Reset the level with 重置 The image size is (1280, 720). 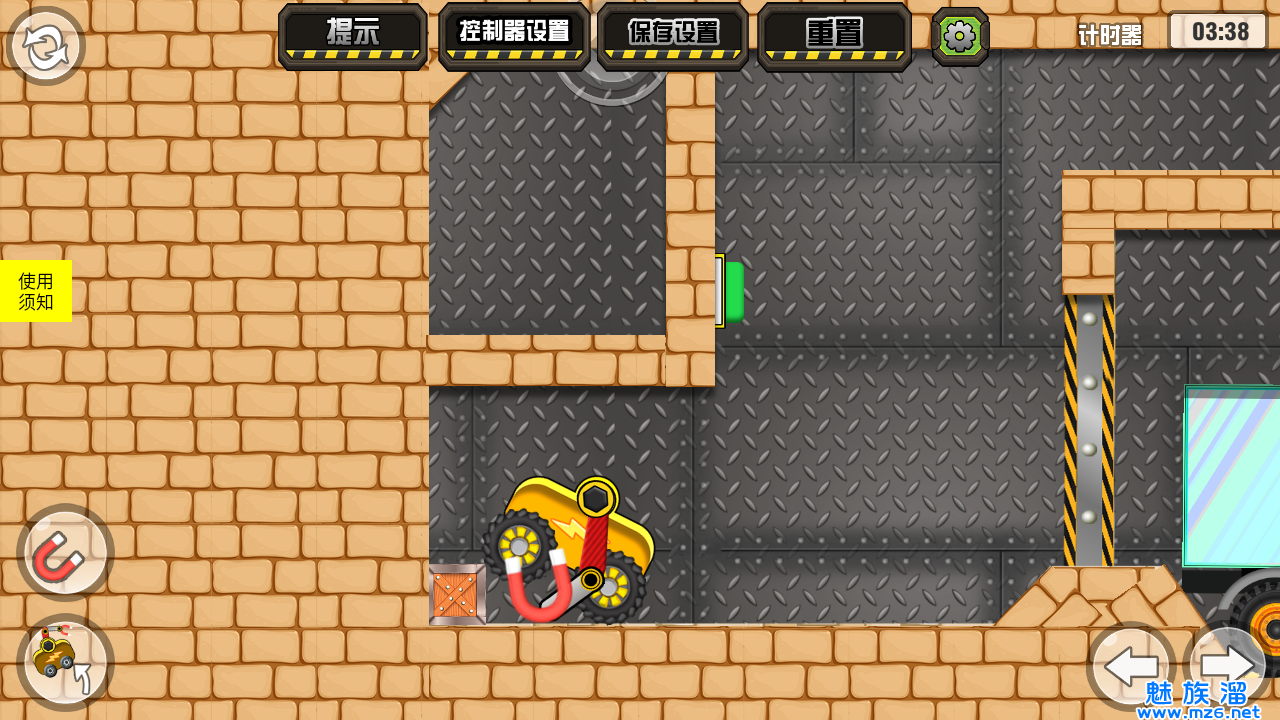tap(834, 35)
